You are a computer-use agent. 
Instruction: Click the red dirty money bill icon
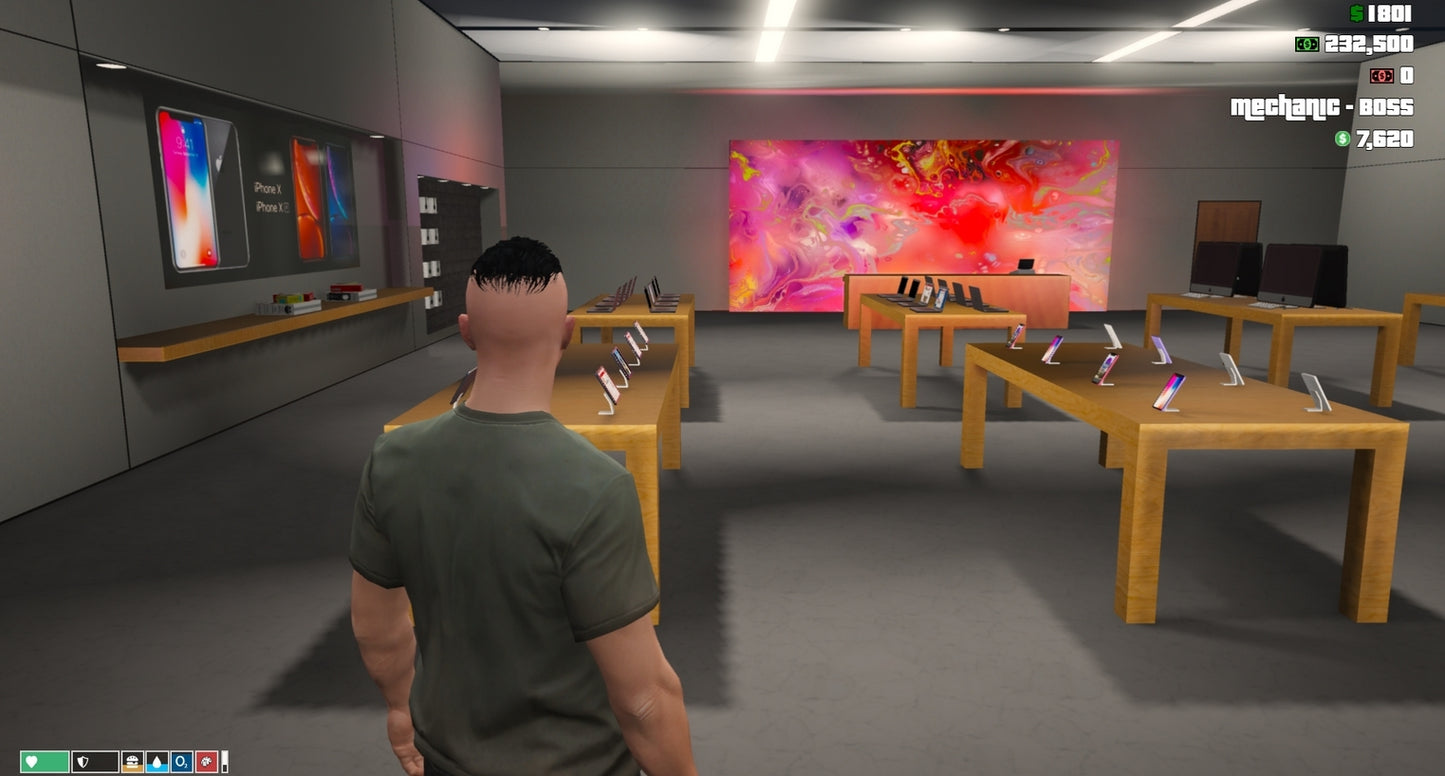(x=1381, y=75)
